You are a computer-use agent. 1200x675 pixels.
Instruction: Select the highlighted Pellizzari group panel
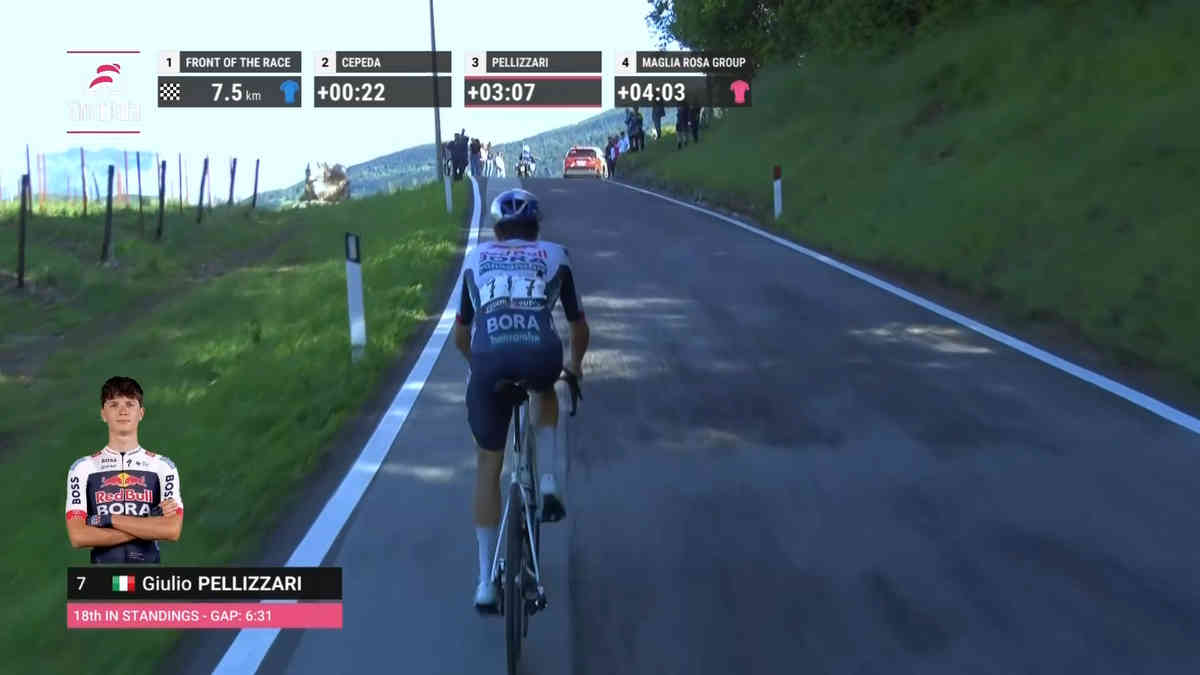tap(532, 79)
